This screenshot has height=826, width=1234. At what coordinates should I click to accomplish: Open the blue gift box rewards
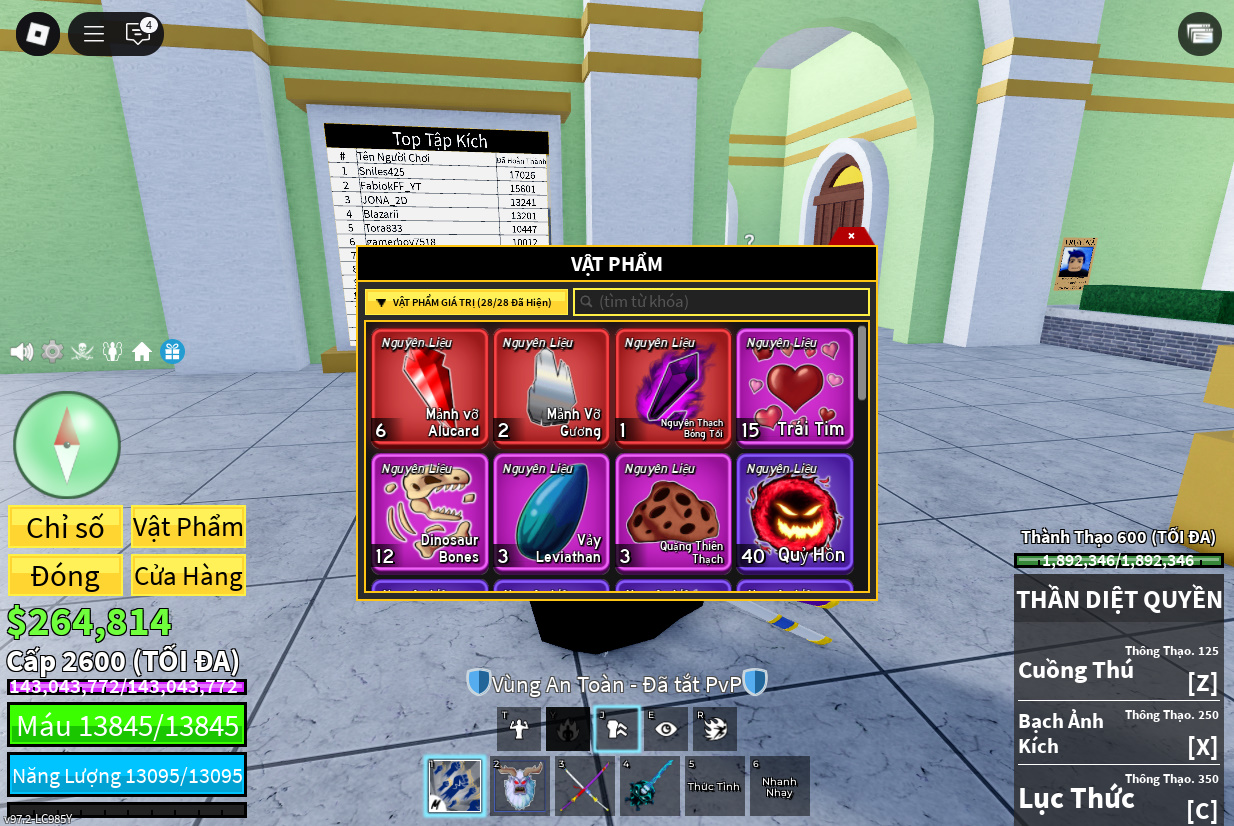[172, 351]
